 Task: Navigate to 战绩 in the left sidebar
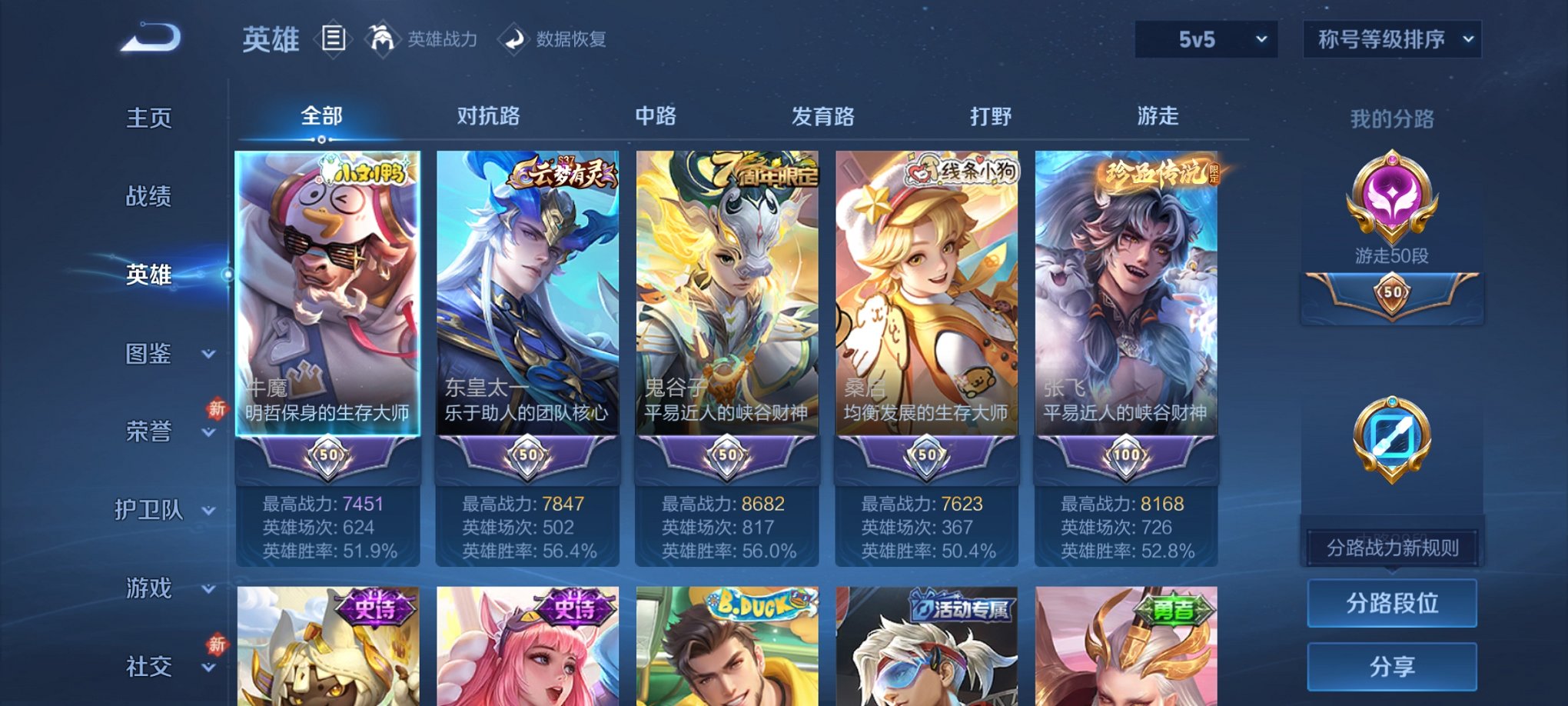(x=148, y=197)
